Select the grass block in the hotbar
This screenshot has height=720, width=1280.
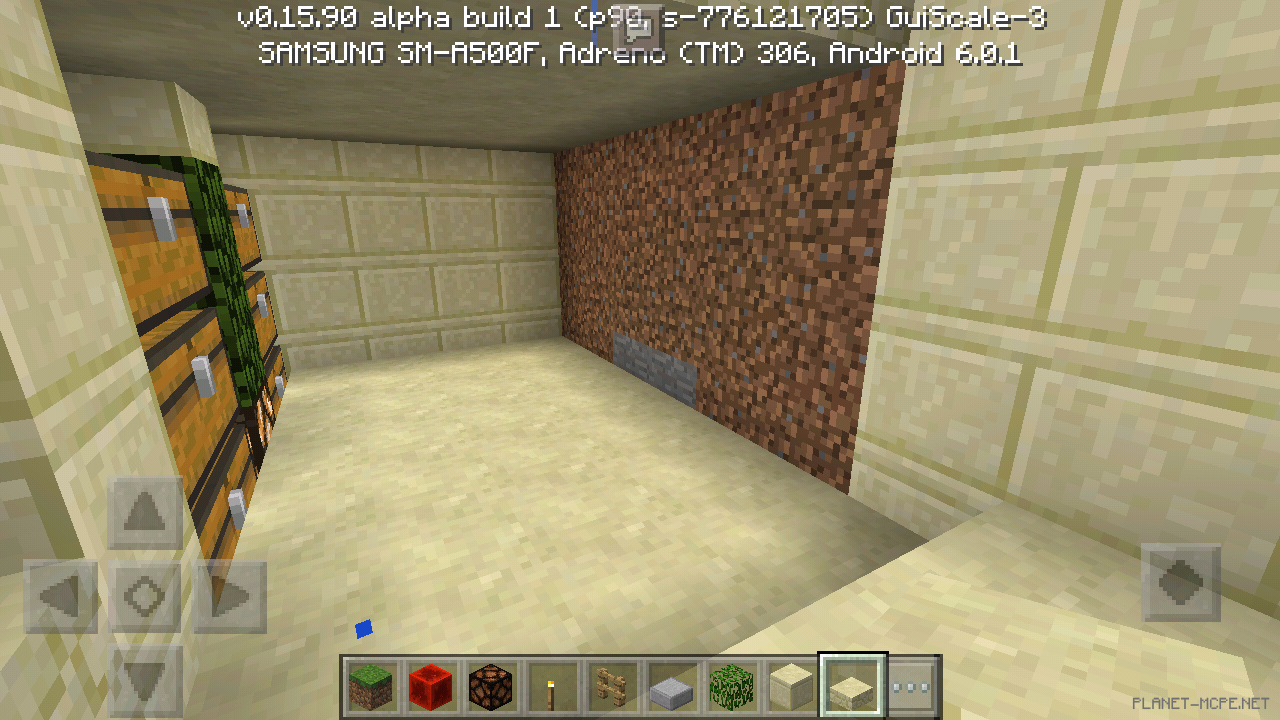(370, 686)
